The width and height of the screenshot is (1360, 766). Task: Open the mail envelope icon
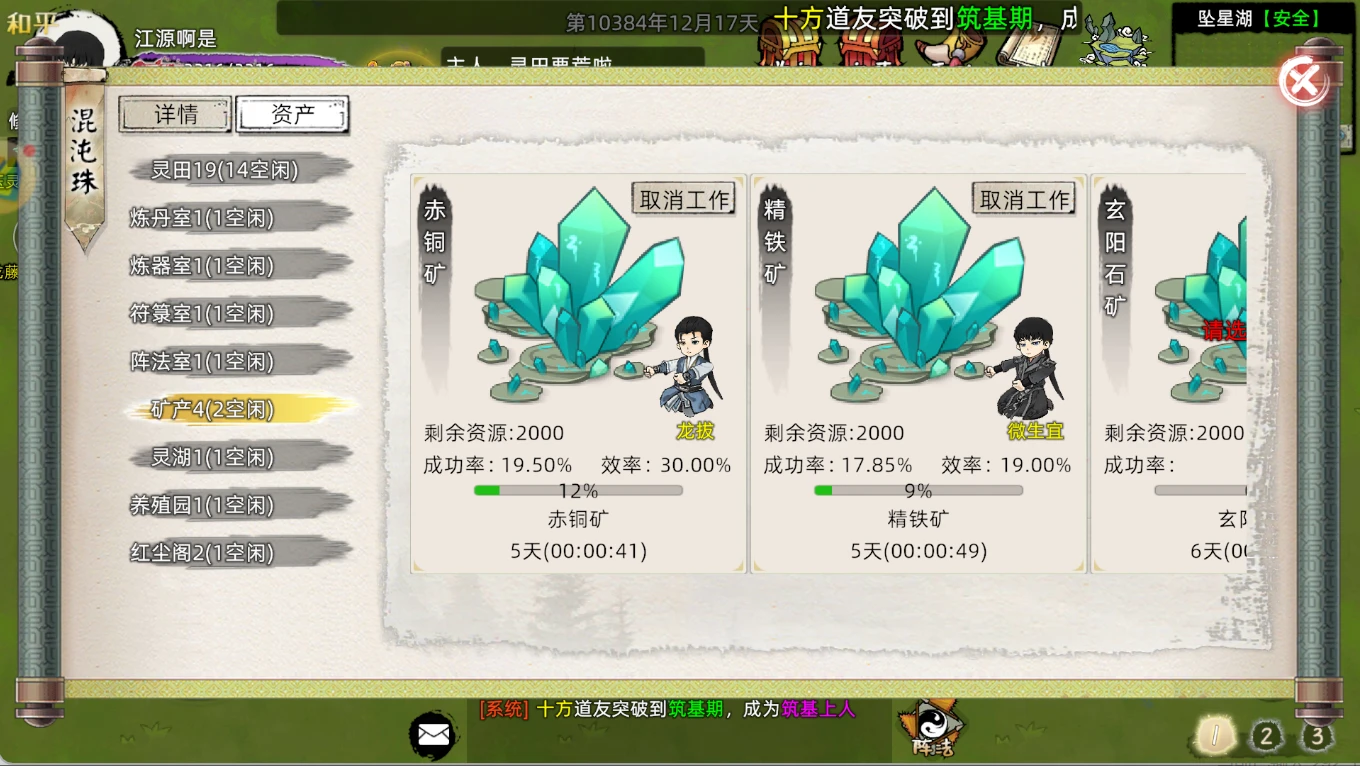[433, 736]
